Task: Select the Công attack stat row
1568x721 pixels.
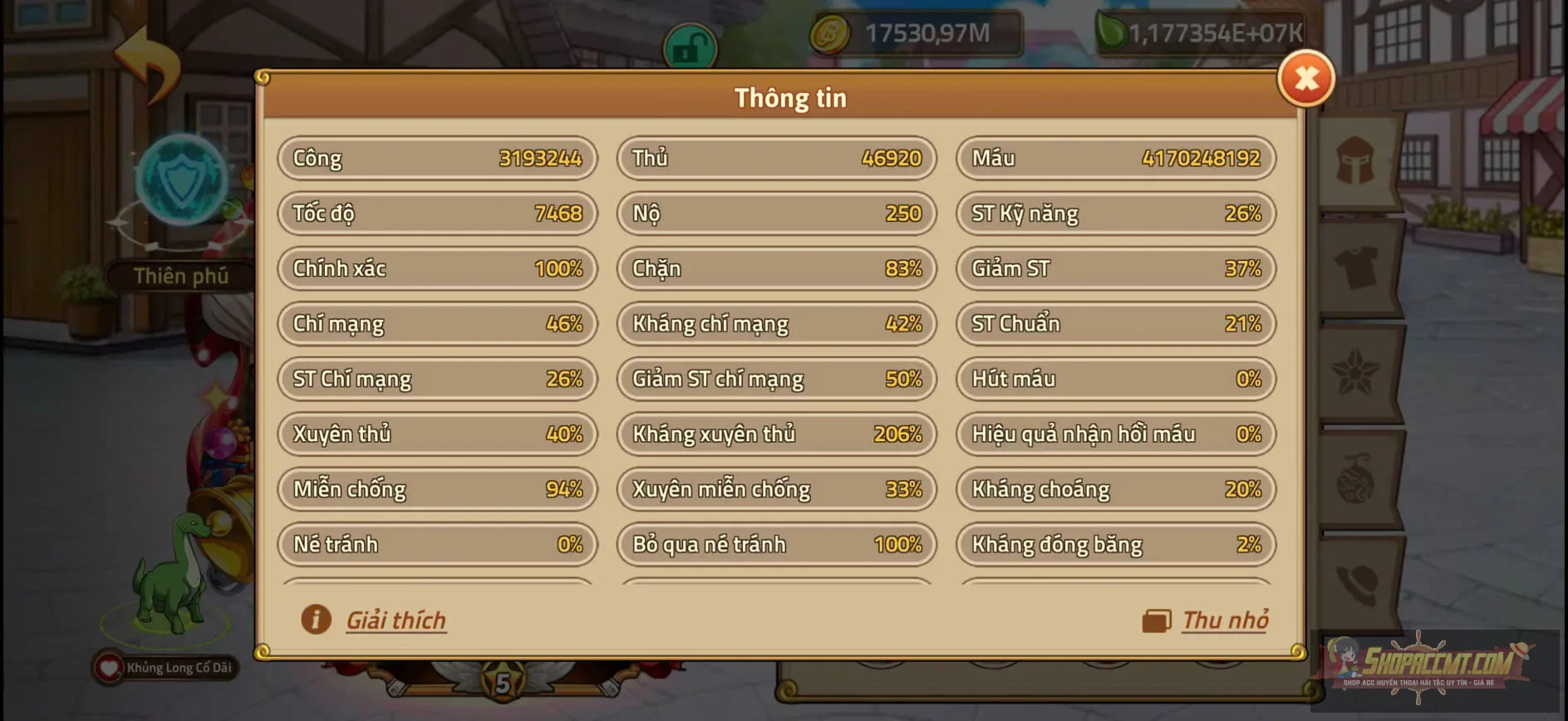Action: [x=436, y=158]
